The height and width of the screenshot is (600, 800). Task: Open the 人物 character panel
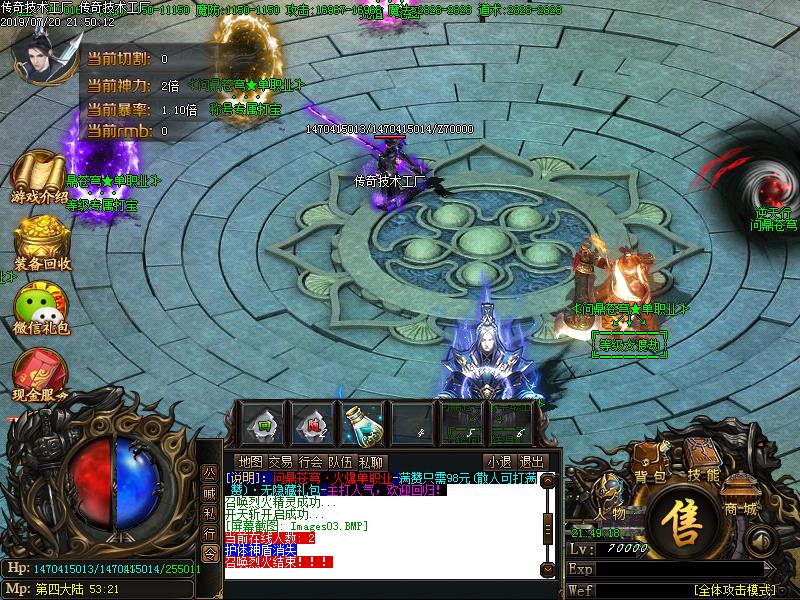coord(612,505)
